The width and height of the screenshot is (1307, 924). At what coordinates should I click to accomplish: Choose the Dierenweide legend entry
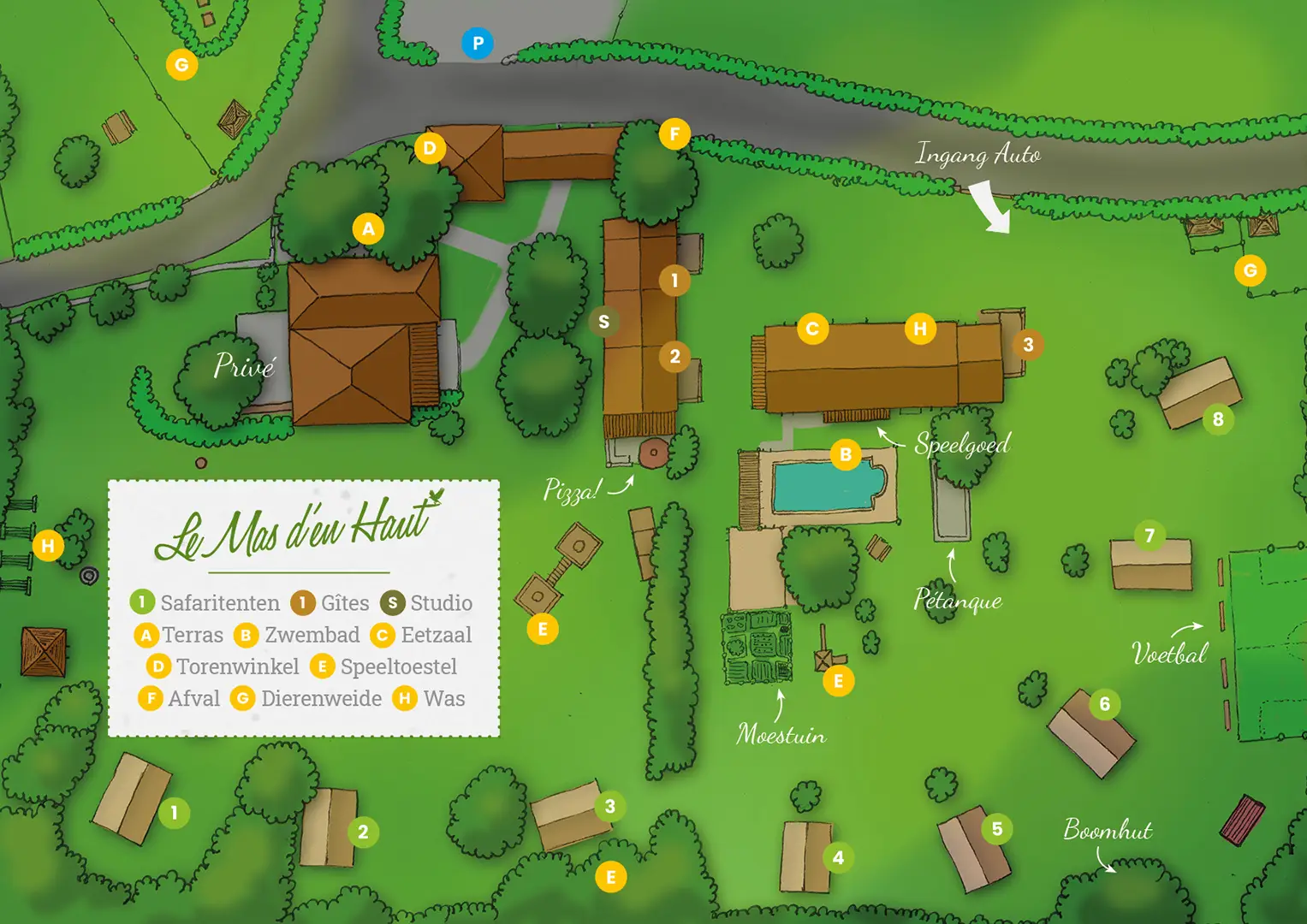click(x=306, y=698)
